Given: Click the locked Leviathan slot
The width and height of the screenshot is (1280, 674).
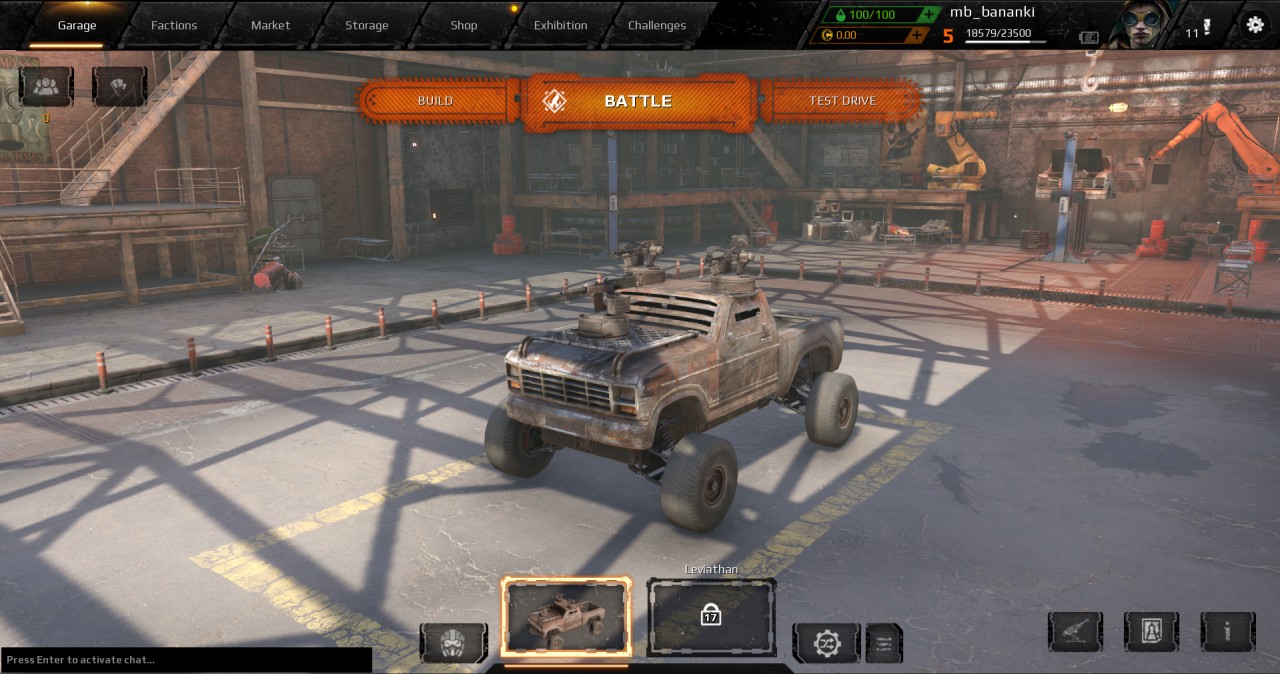Looking at the screenshot, I should 711,616.
